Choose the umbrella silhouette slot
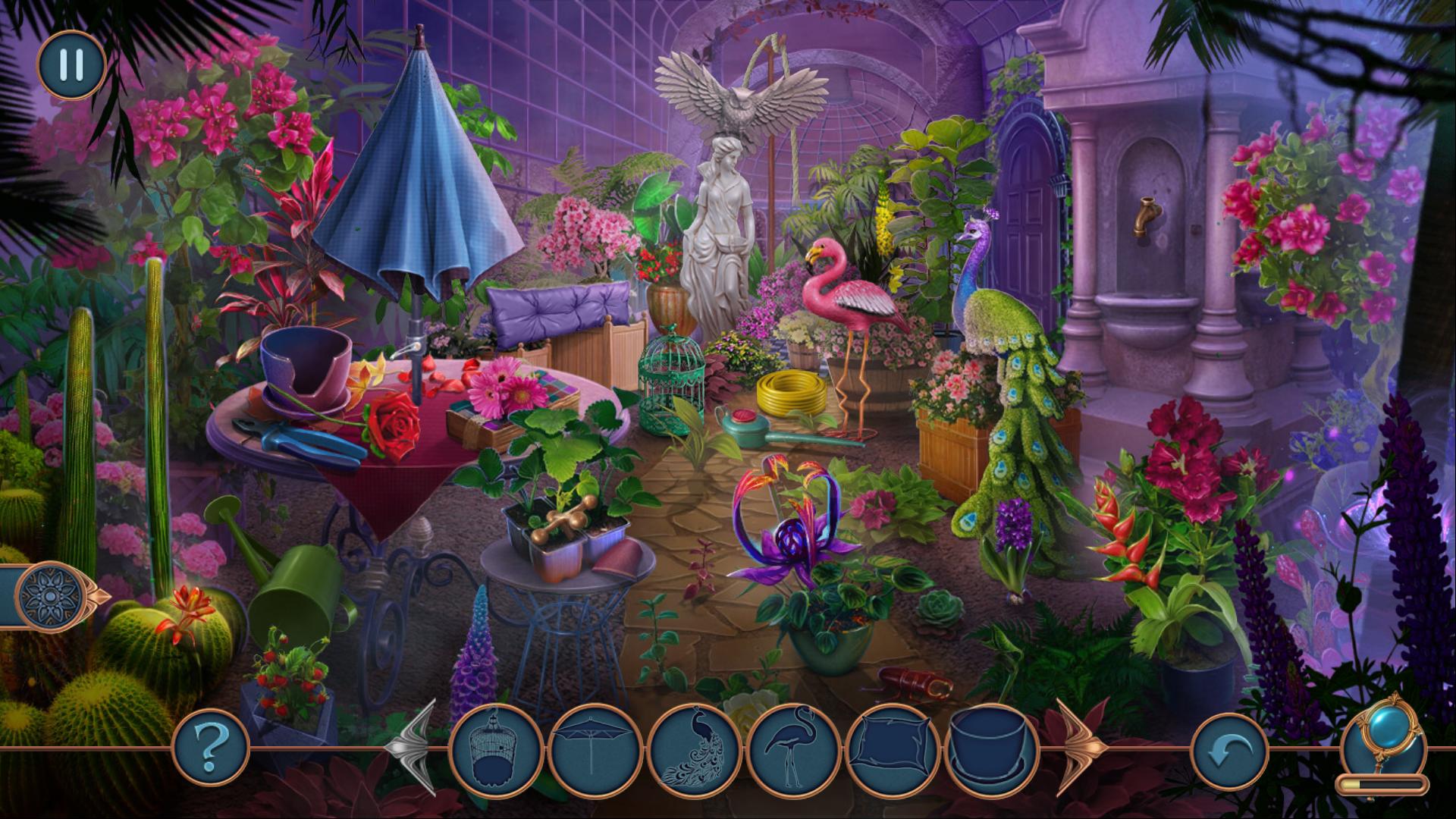Image resolution: width=1456 pixels, height=819 pixels. click(595, 751)
